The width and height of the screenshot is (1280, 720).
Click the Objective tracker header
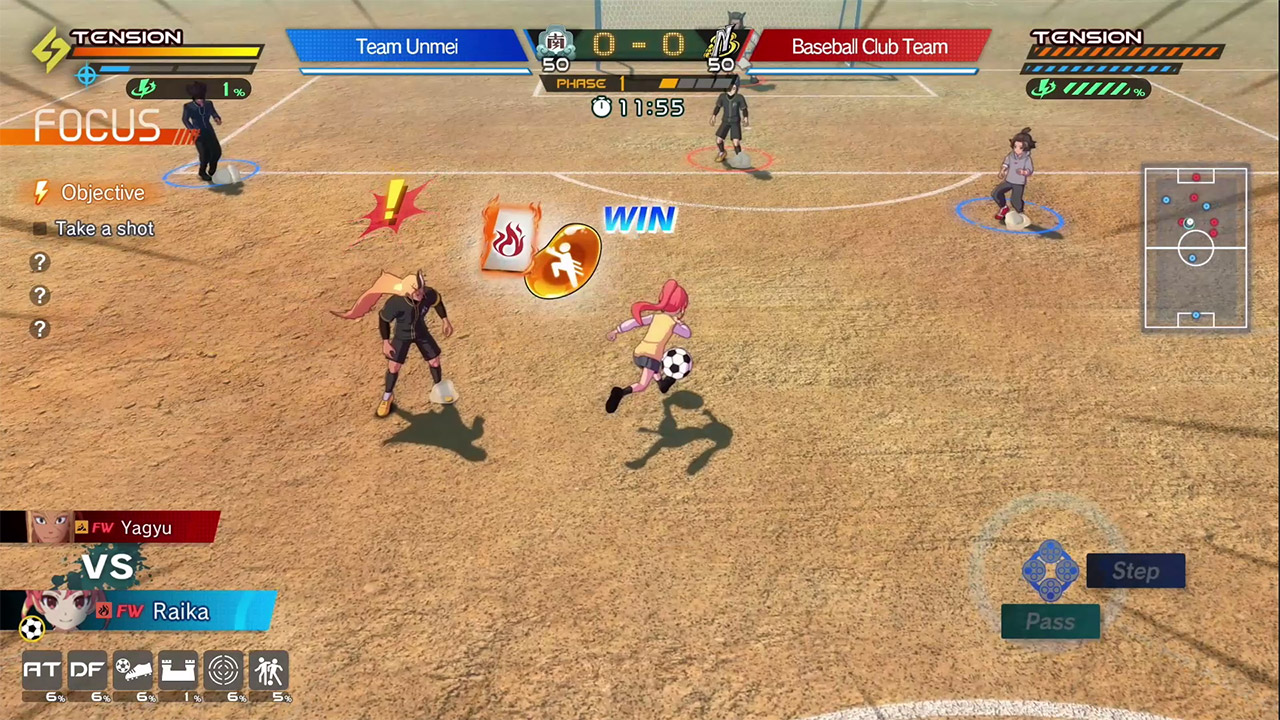click(101, 193)
